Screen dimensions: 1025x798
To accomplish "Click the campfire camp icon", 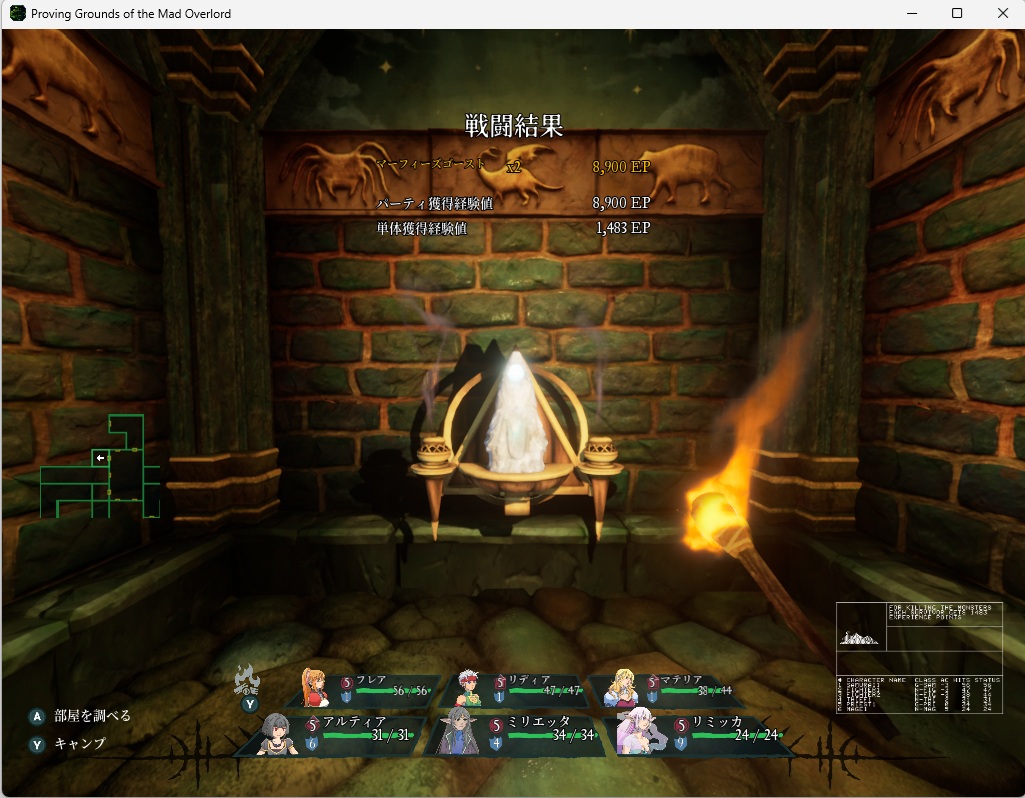I will pos(246,680).
